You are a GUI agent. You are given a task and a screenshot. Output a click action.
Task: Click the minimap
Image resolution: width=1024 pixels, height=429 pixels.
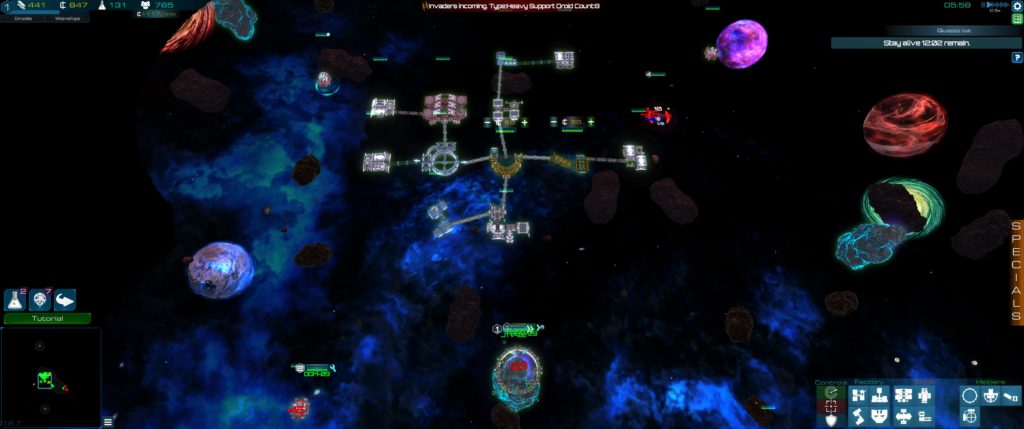[50, 377]
